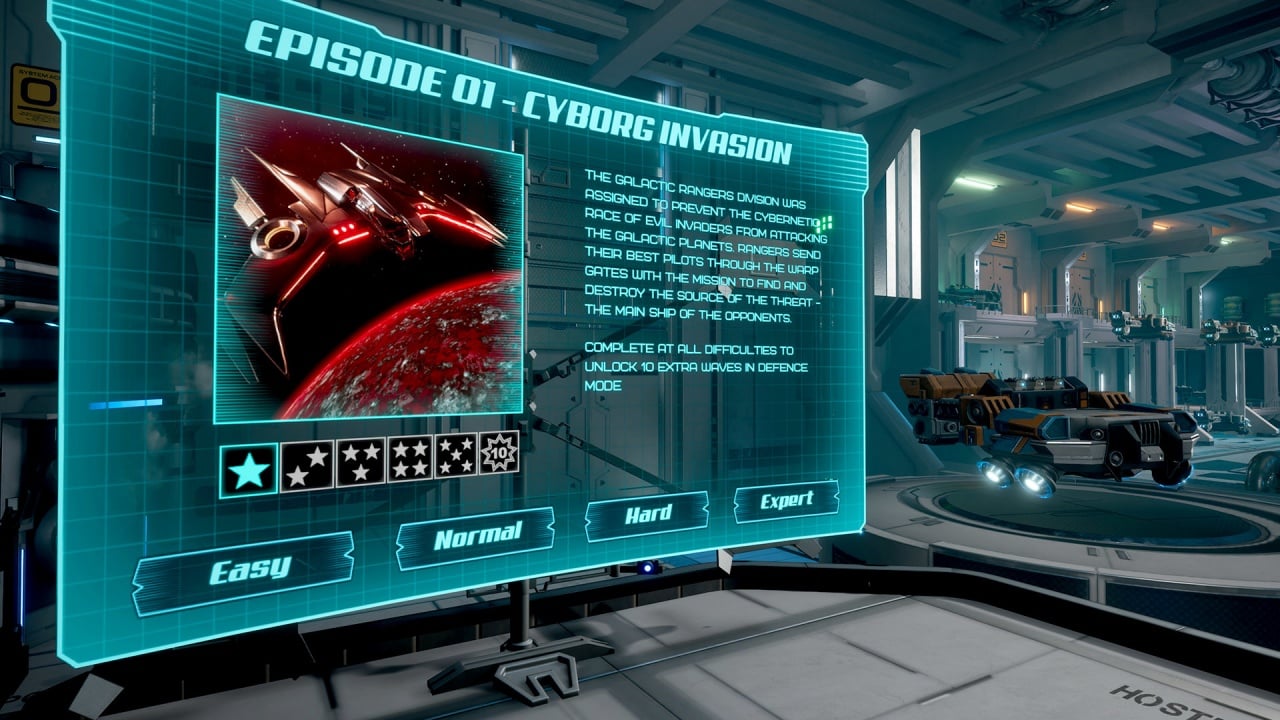1280x720 pixels.
Task: Click the two-star tile
Action: coord(307,464)
